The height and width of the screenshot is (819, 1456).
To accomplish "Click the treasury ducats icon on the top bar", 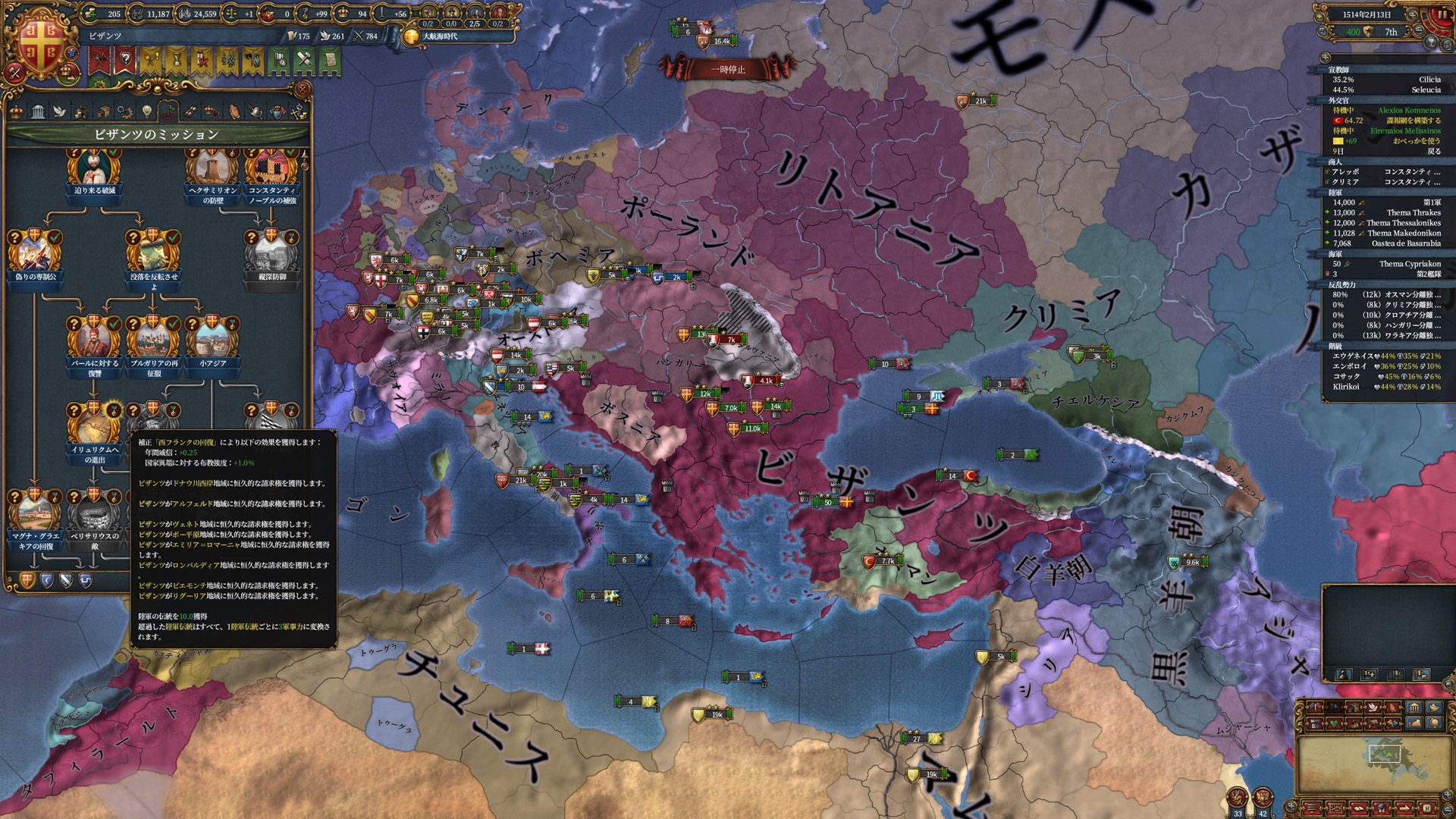I will coord(91,14).
